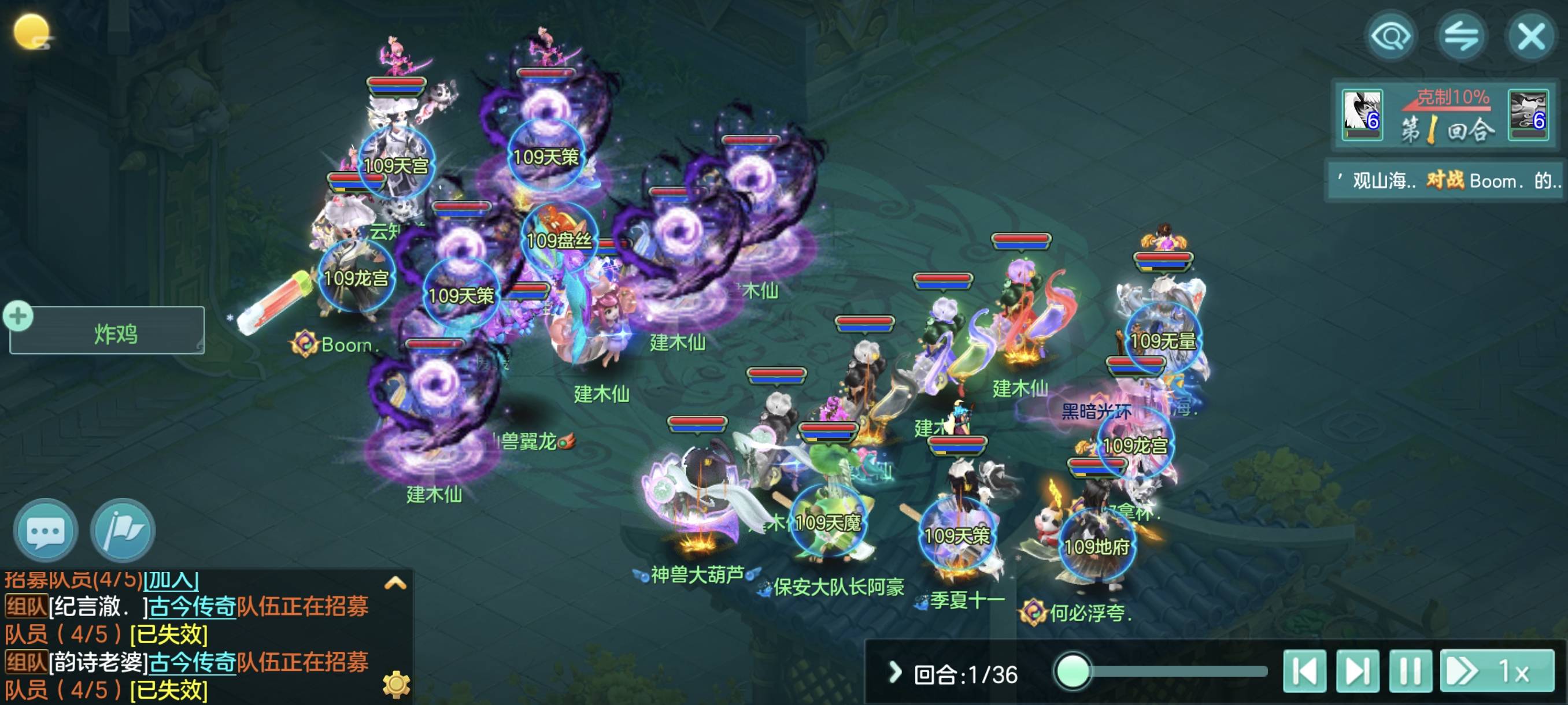Open the 古今传奇 link from 纪言澈

(193, 606)
